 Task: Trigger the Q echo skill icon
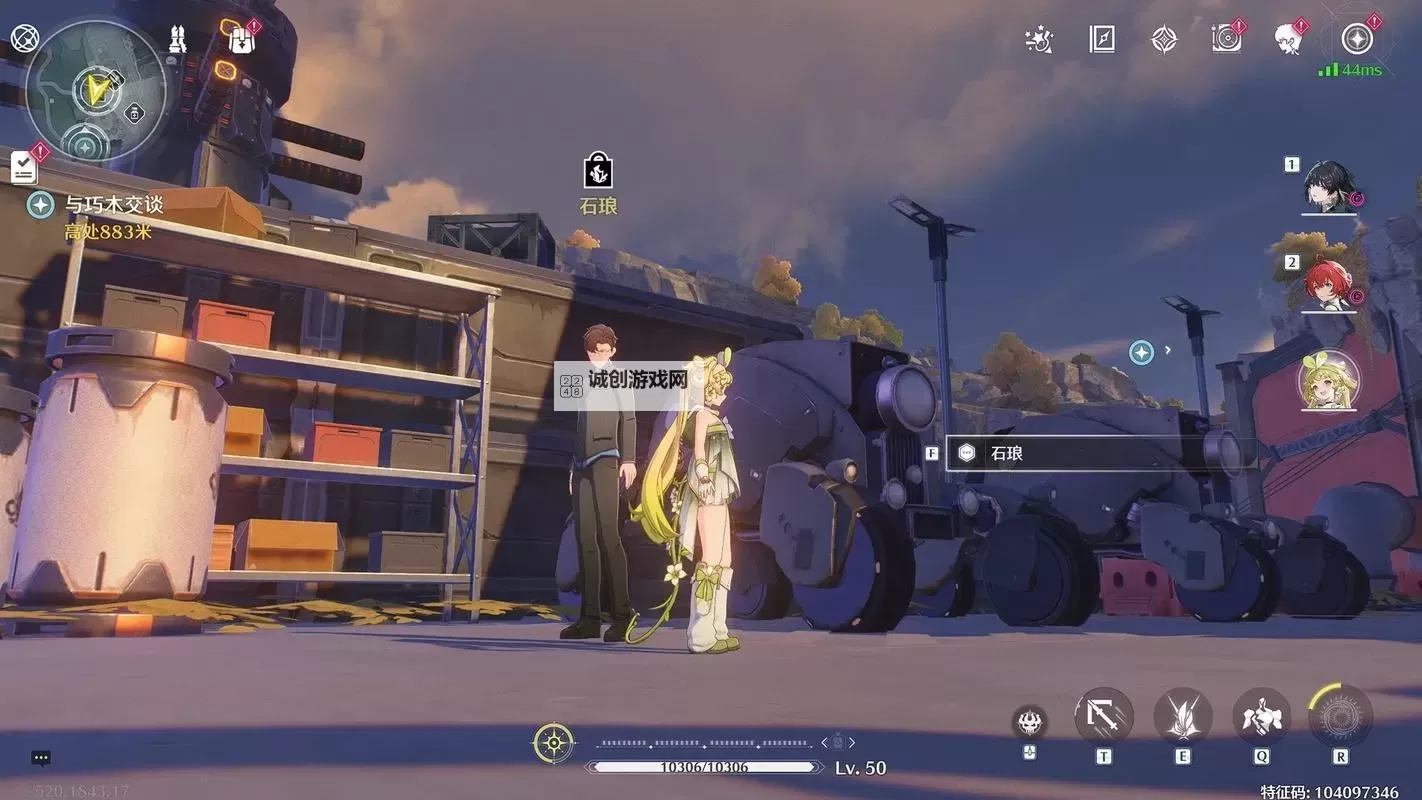tap(1262, 717)
